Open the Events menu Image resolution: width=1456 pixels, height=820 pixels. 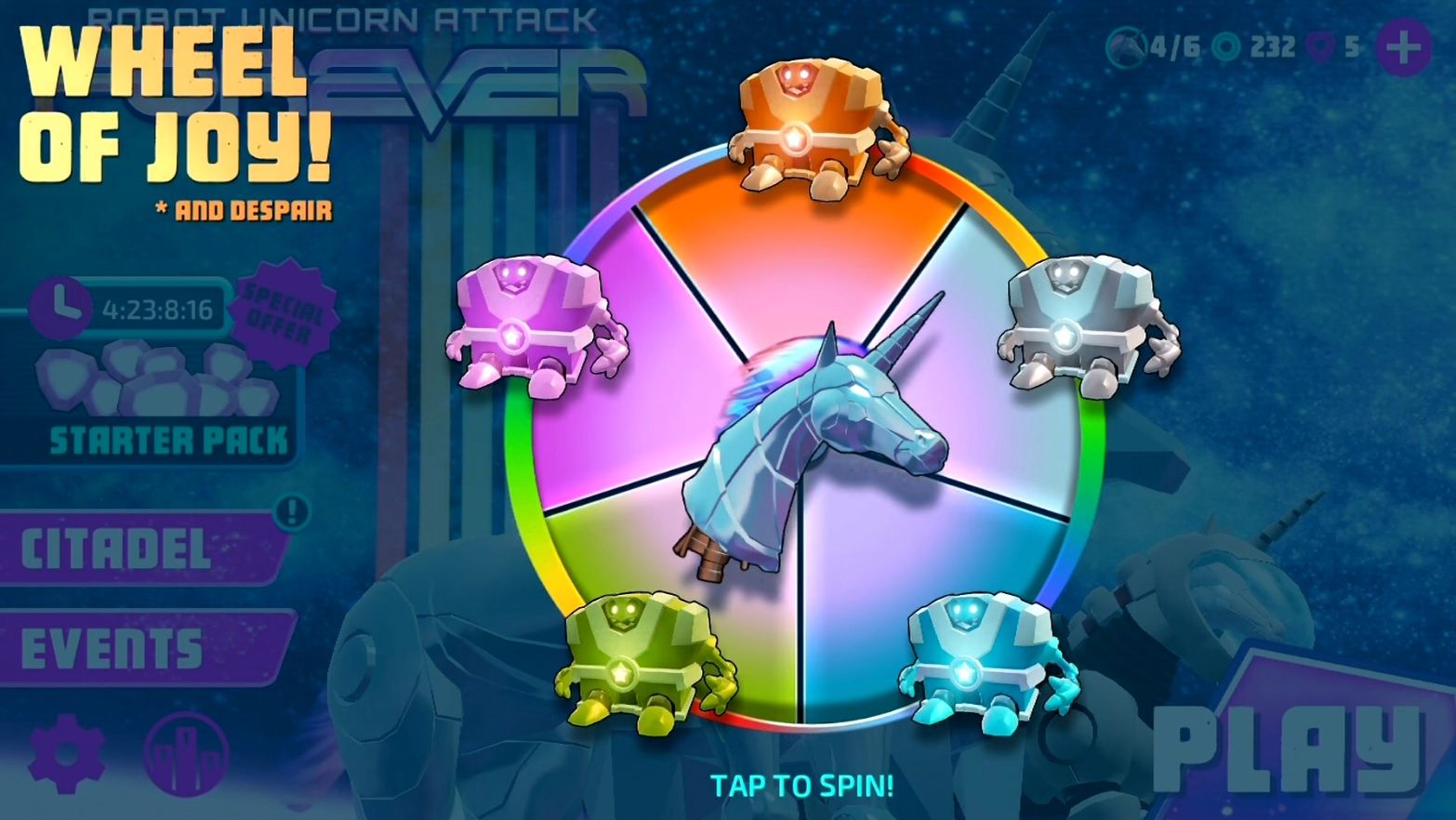[121, 648]
